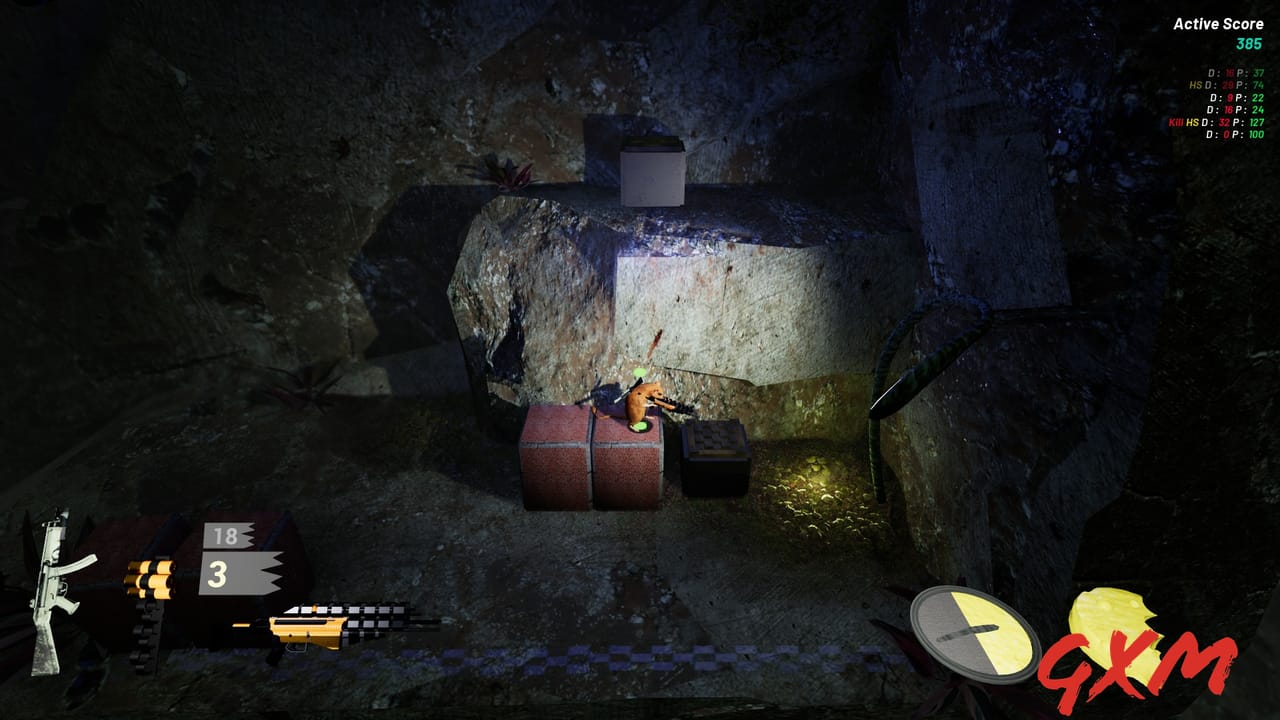The image size is (1280, 720).
Task: Click the clock timer dial icon
Action: [972, 635]
